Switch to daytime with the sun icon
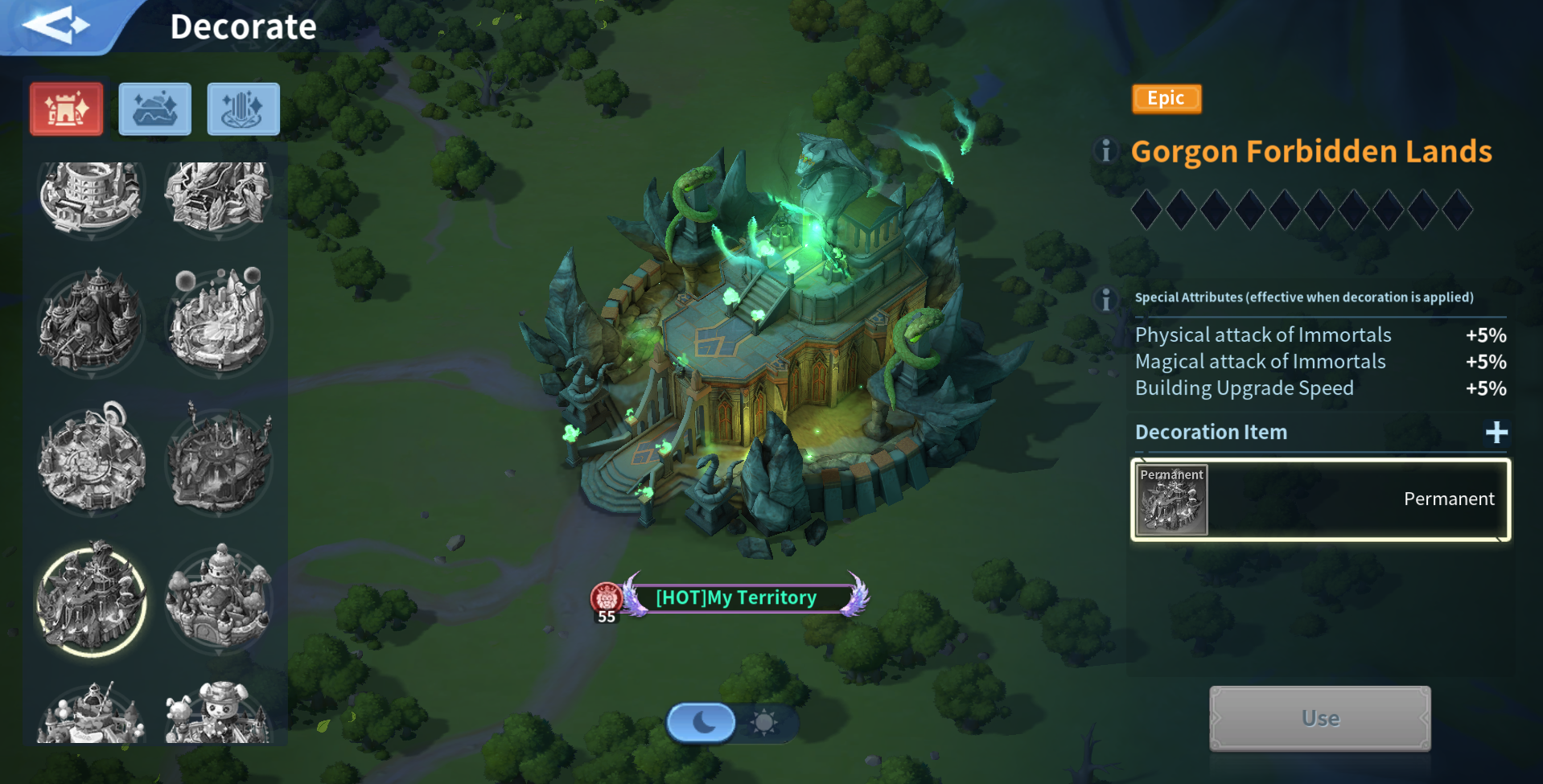 pos(763,722)
